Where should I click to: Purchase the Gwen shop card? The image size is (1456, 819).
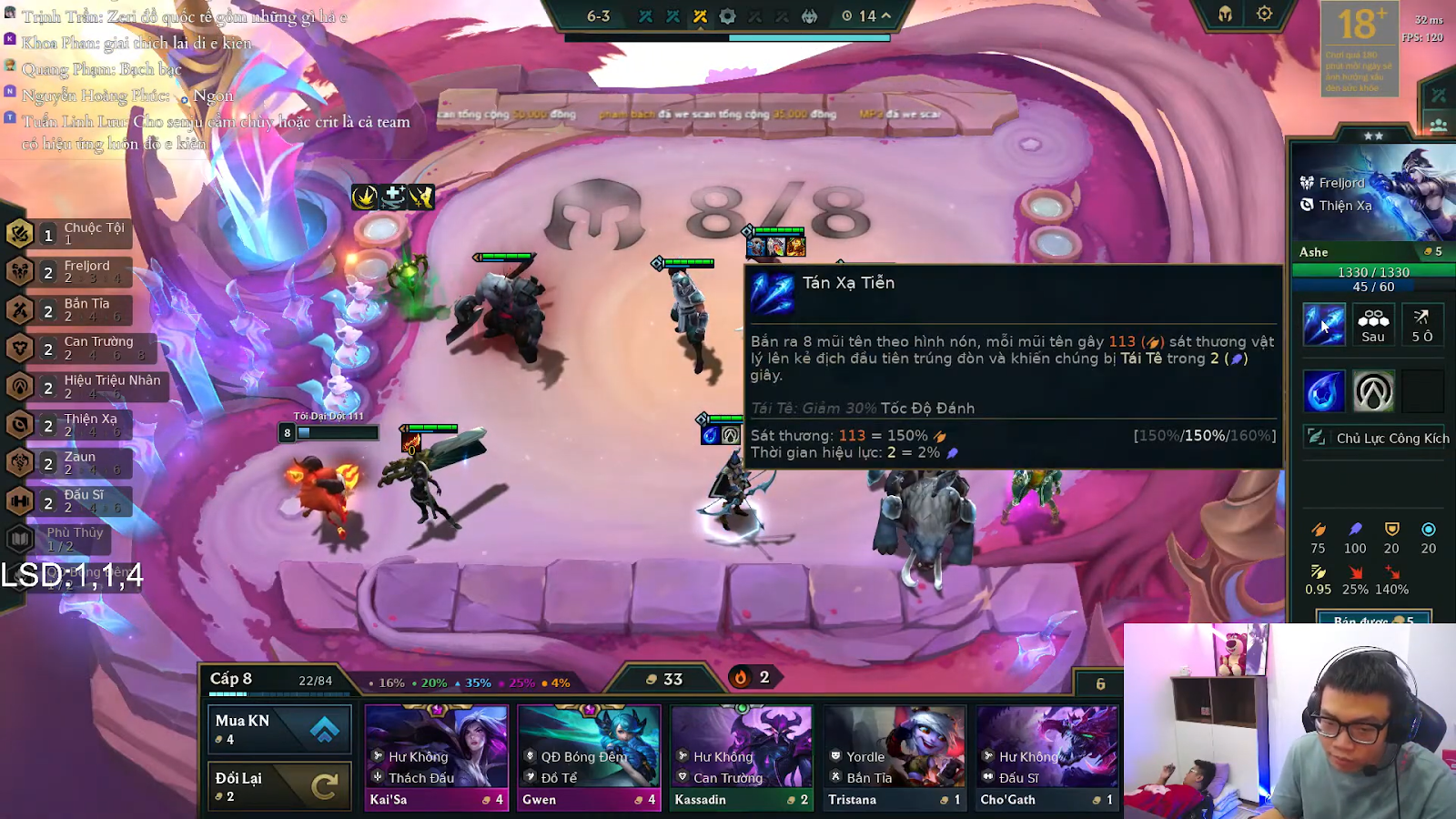[x=589, y=757]
